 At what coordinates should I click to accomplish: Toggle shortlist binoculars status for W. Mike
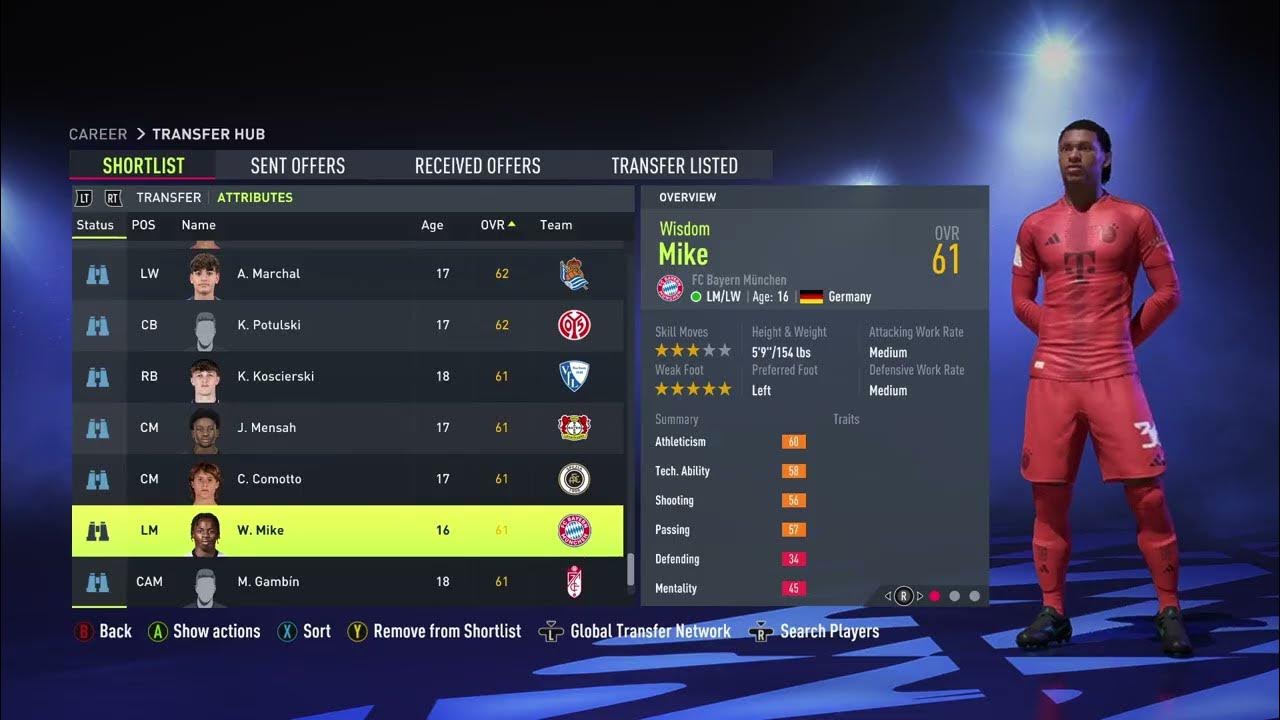(98, 530)
